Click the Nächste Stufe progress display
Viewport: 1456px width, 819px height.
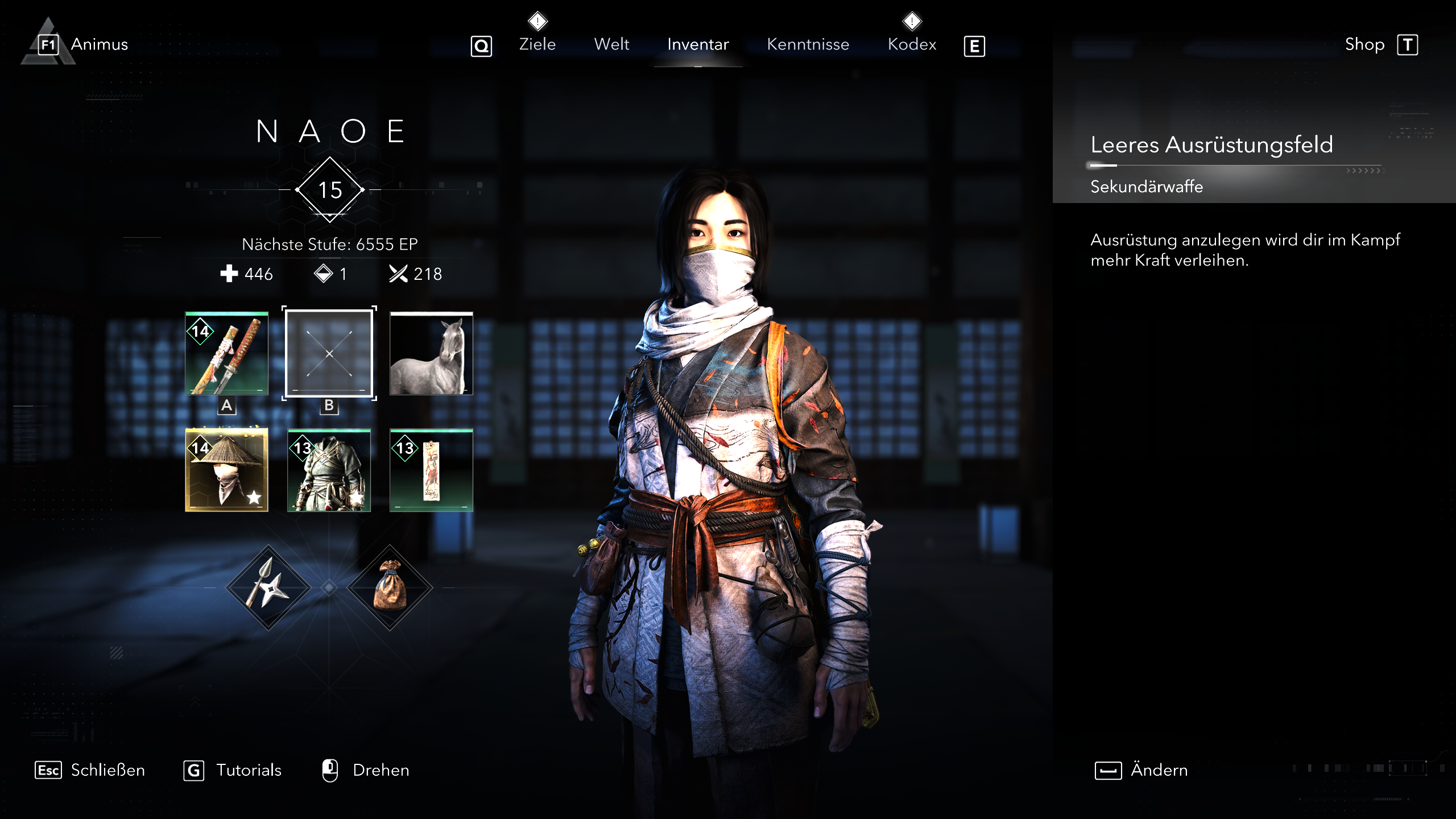329,243
